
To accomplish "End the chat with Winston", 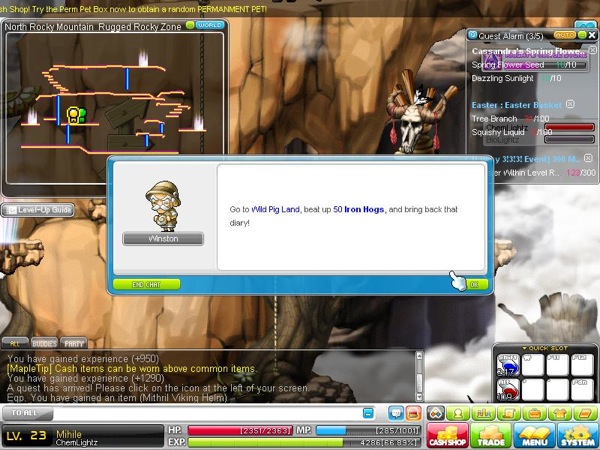I will click(146, 284).
